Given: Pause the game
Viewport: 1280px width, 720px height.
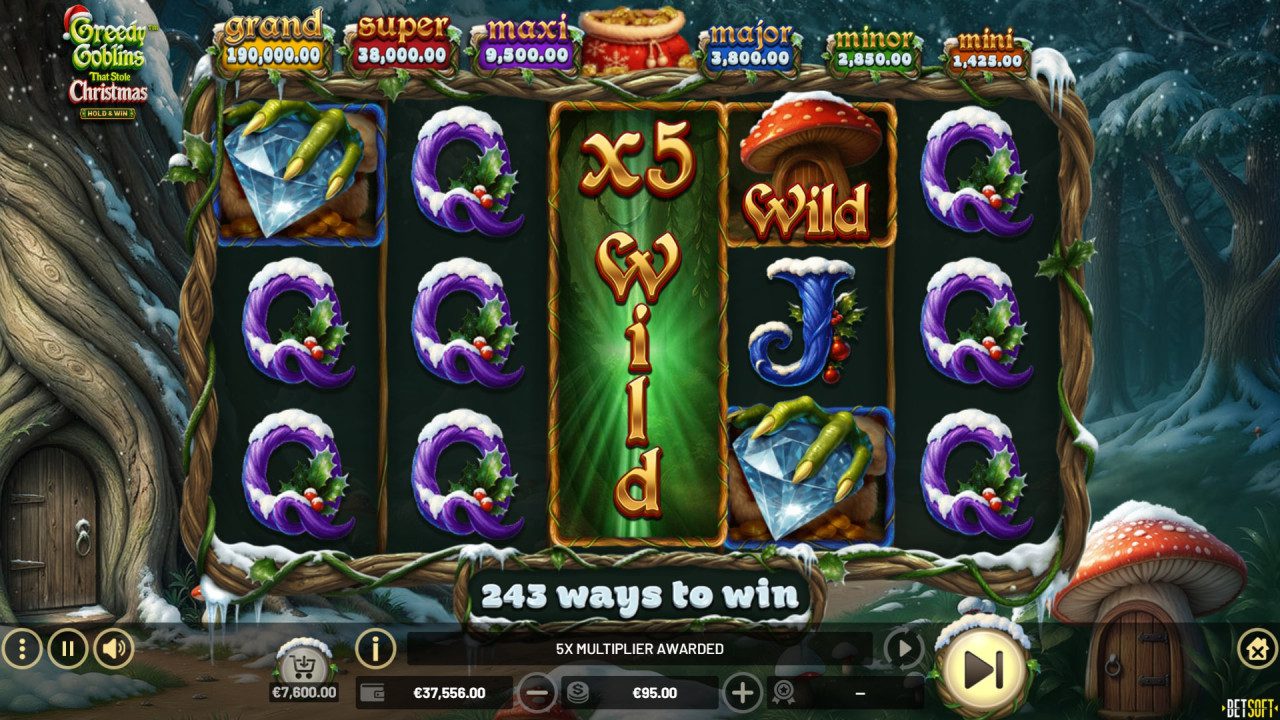Looking at the screenshot, I should [66, 649].
